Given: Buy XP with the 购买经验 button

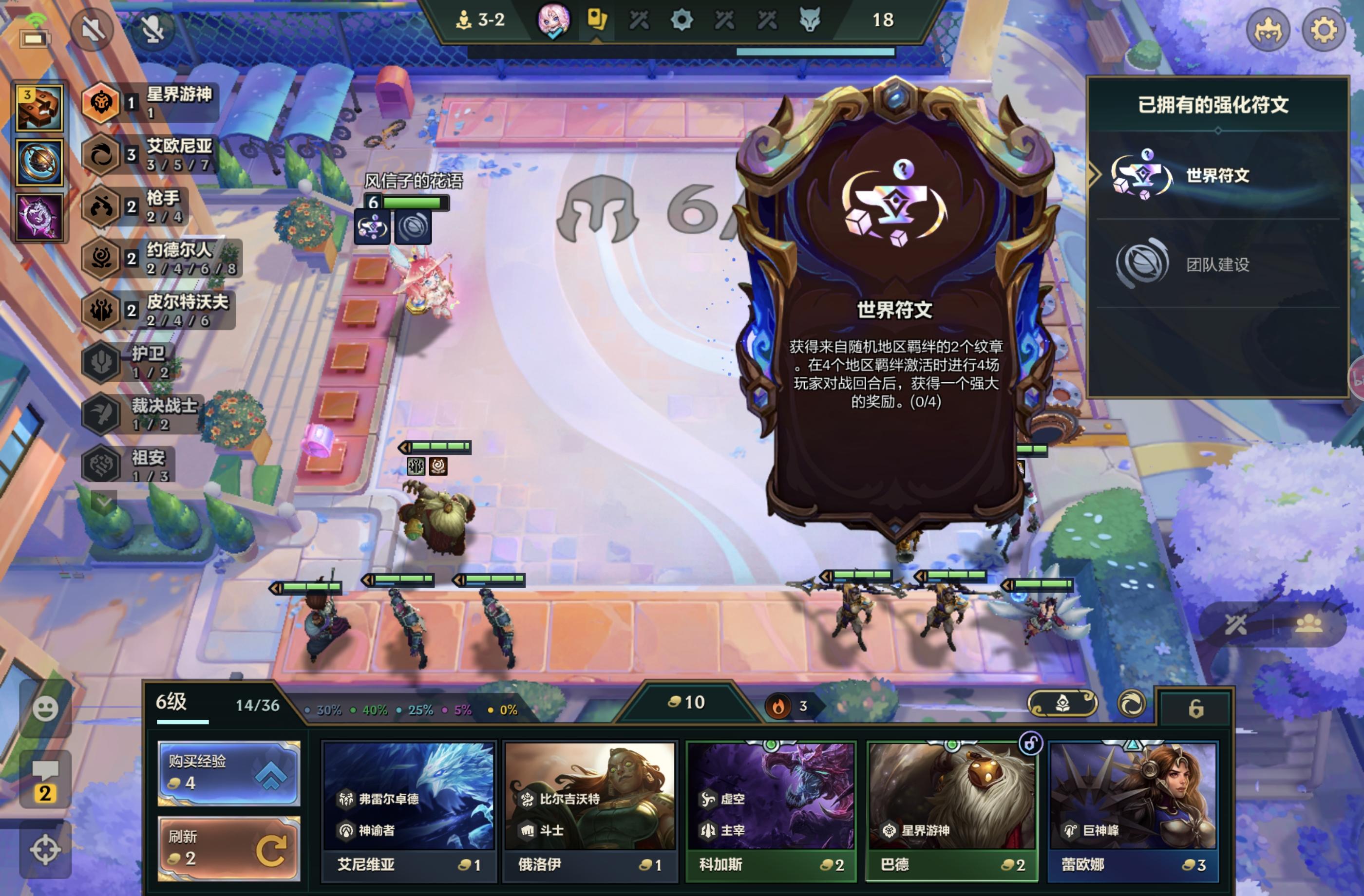Looking at the screenshot, I should click(227, 774).
